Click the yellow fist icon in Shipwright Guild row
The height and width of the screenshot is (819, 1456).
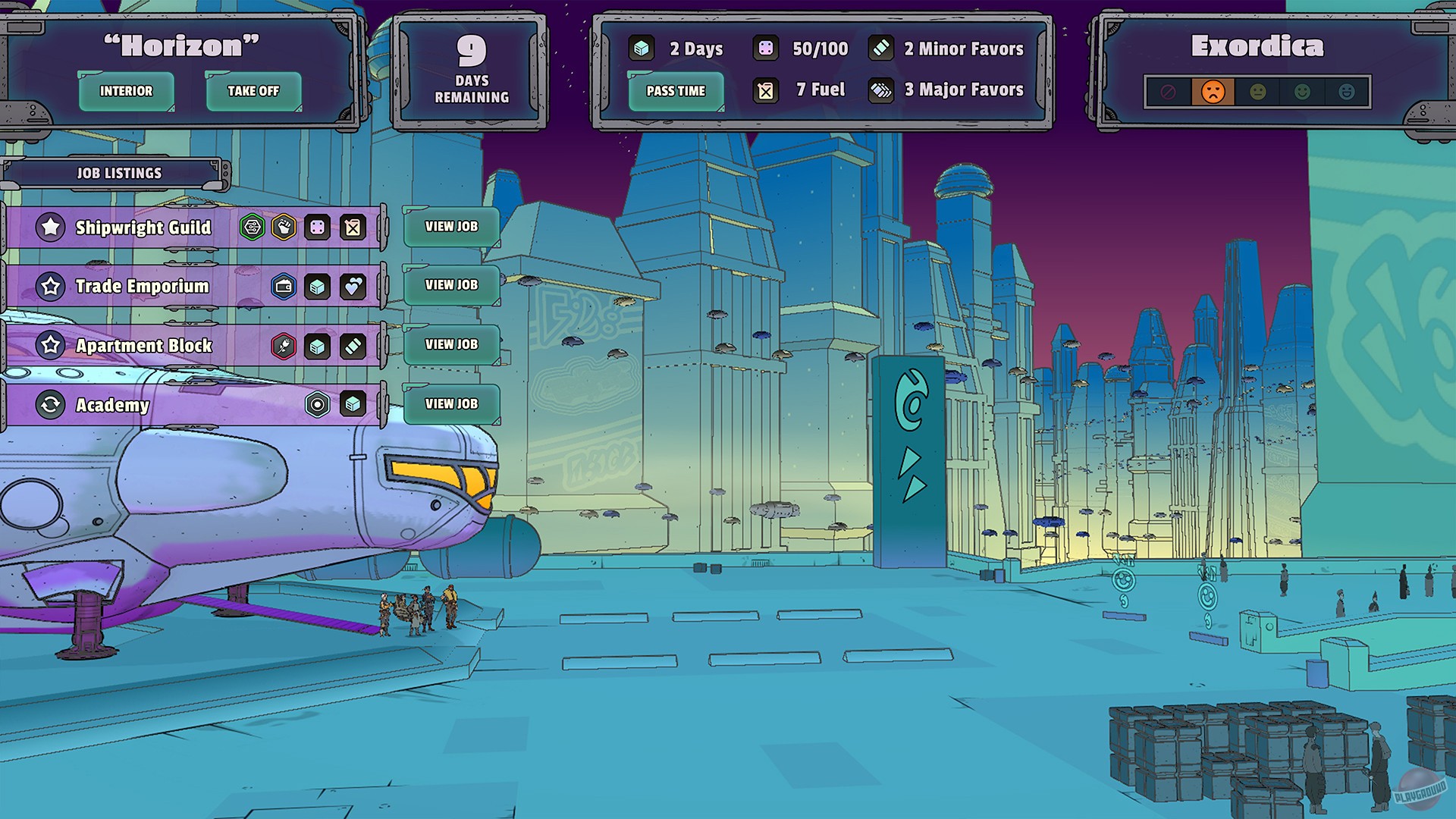click(283, 227)
